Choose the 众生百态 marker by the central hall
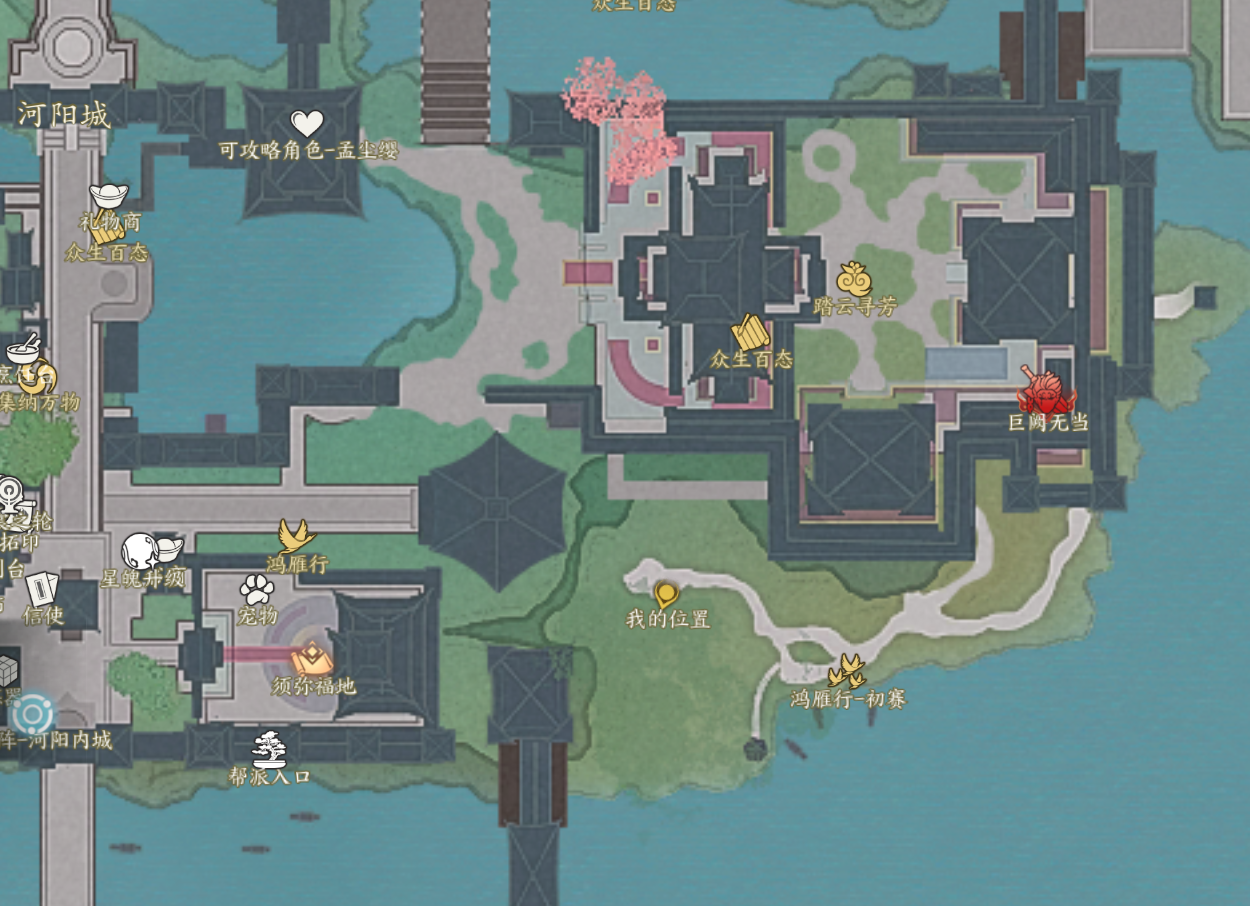 [x=750, y=332]
